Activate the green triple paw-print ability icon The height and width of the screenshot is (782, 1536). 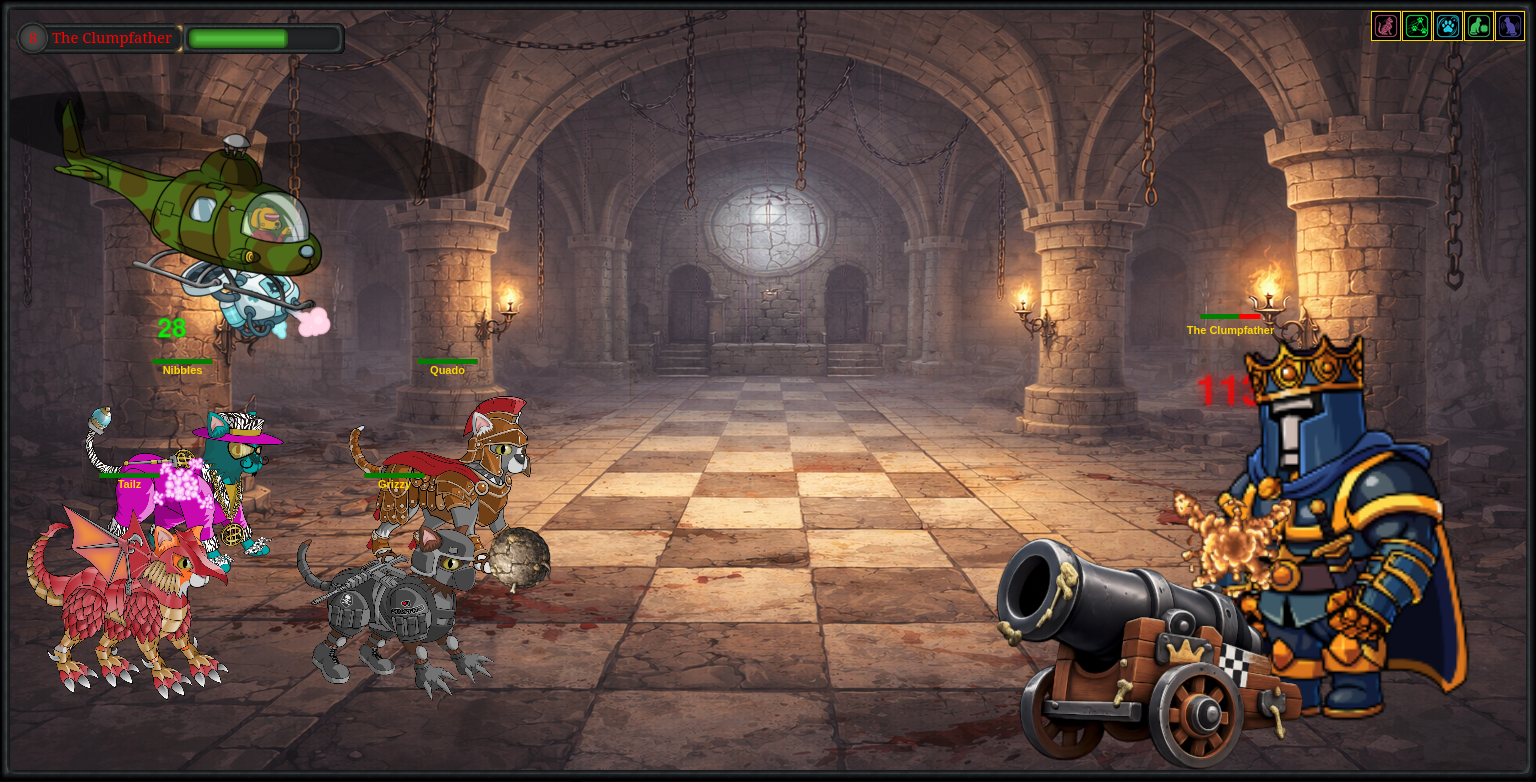(1417, 26)
